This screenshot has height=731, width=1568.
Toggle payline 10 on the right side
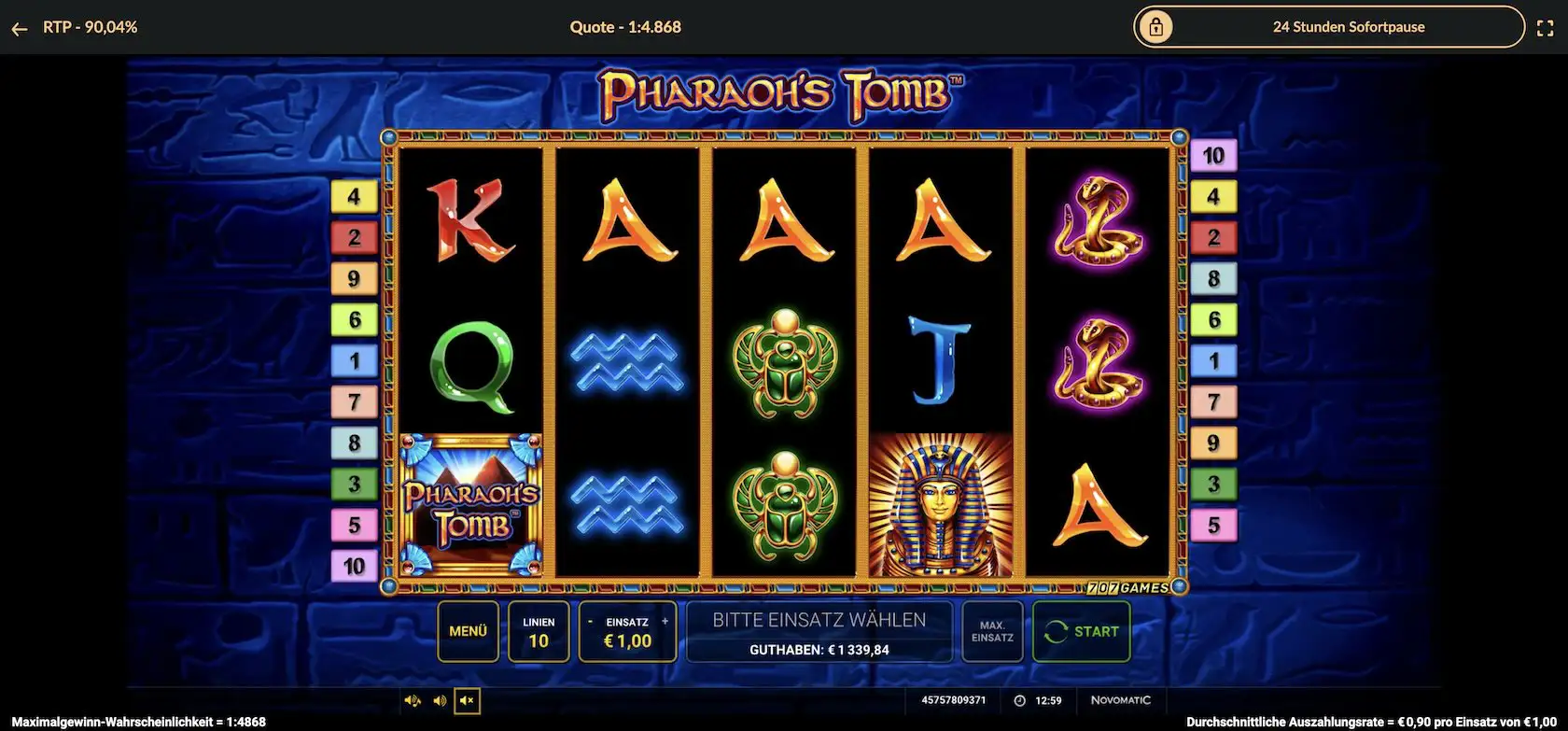pyautogui.click(x=1213, y=155)
